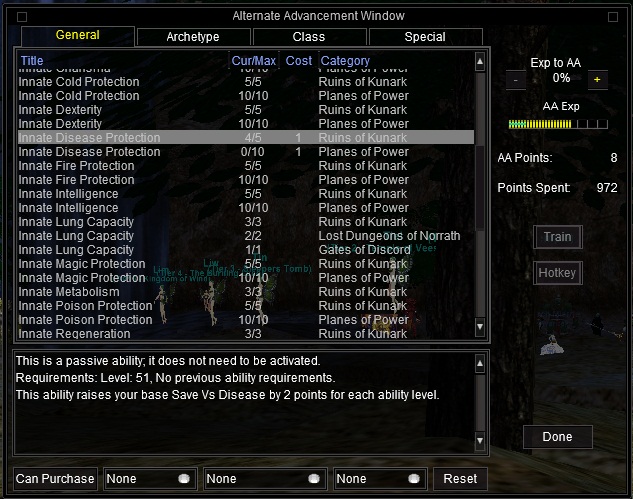The image size is (633, 499).
Task: Sort the list by Title column
Action: click(120, 61)
